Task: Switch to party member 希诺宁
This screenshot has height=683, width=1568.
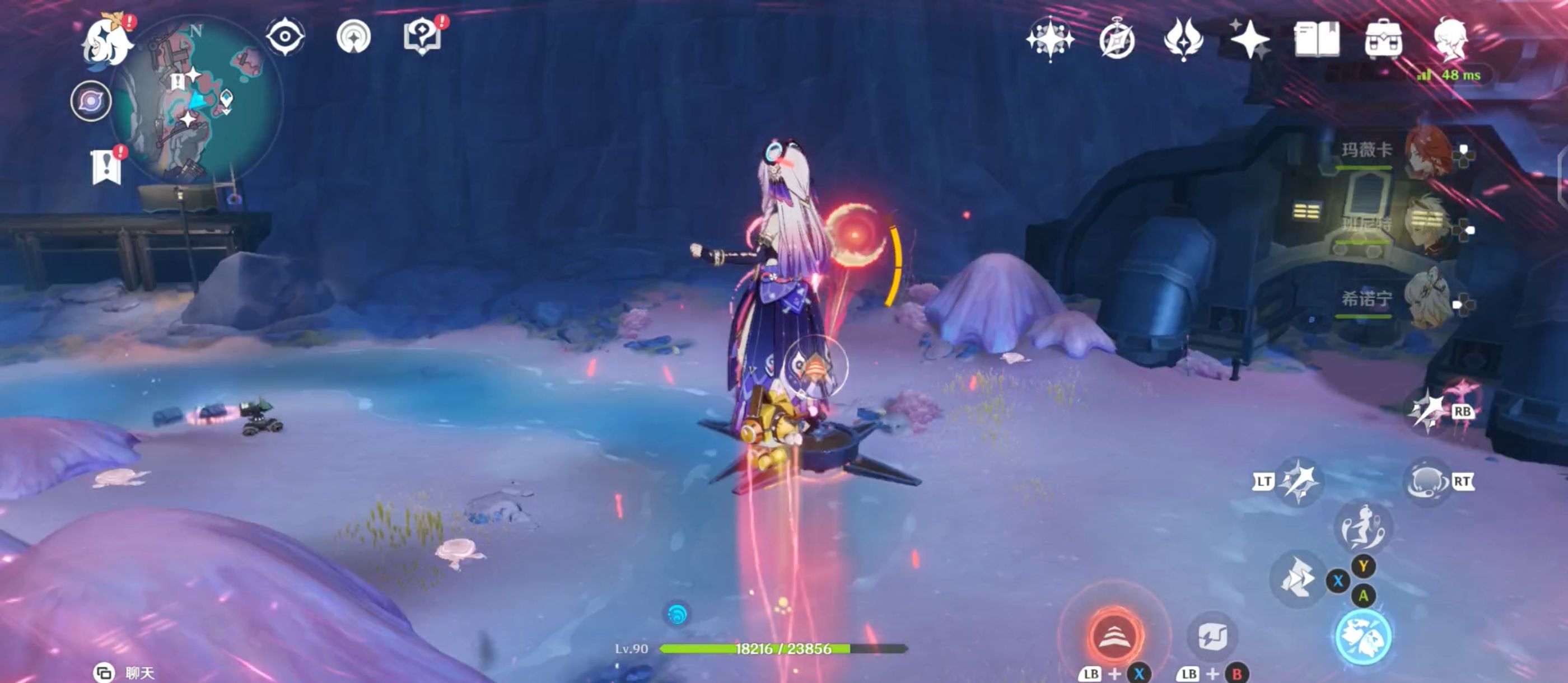Action: (x=1427, y=300)
